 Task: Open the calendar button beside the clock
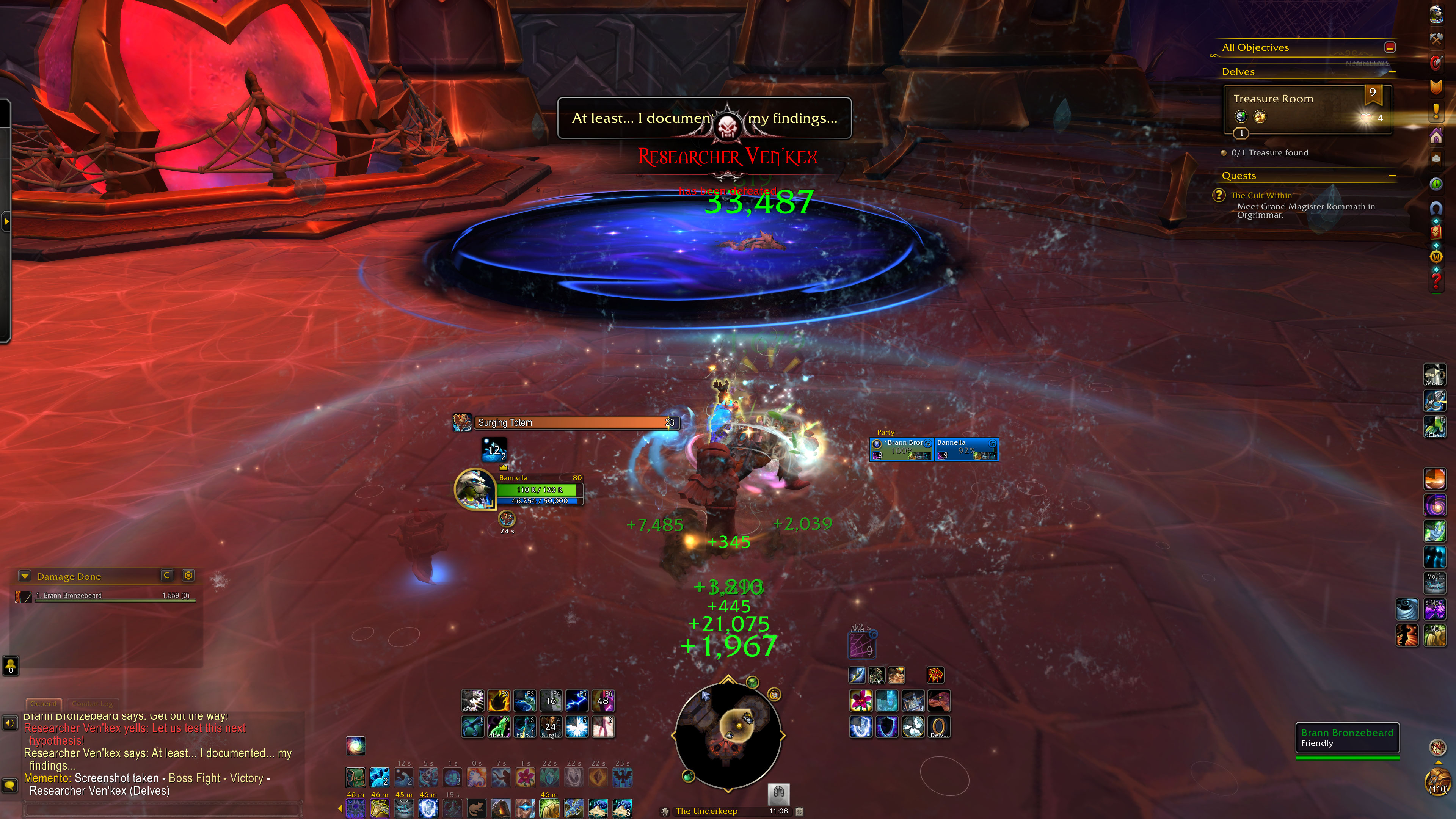point(799,811)
